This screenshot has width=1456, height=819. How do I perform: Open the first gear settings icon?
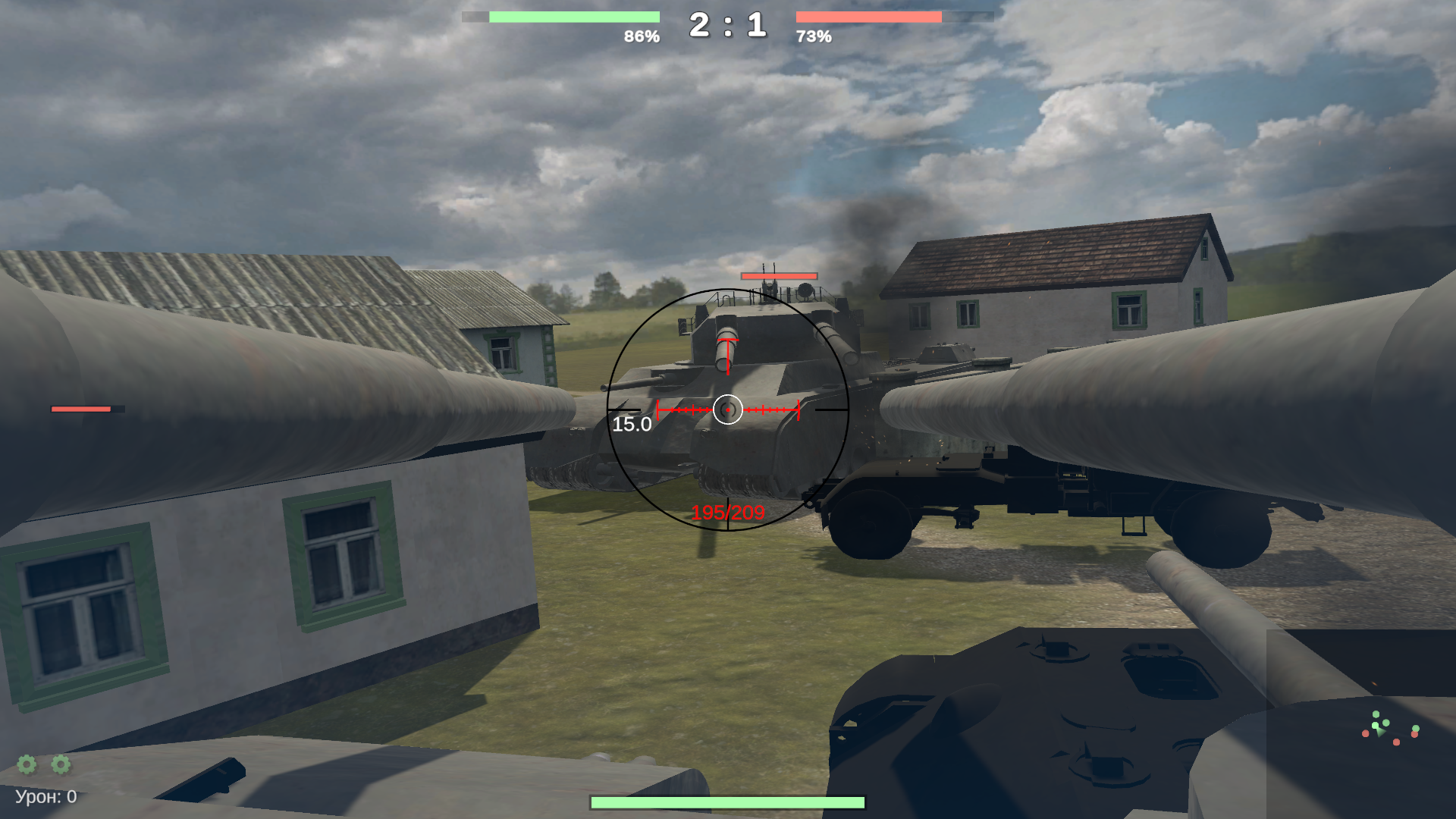(27, 764)
